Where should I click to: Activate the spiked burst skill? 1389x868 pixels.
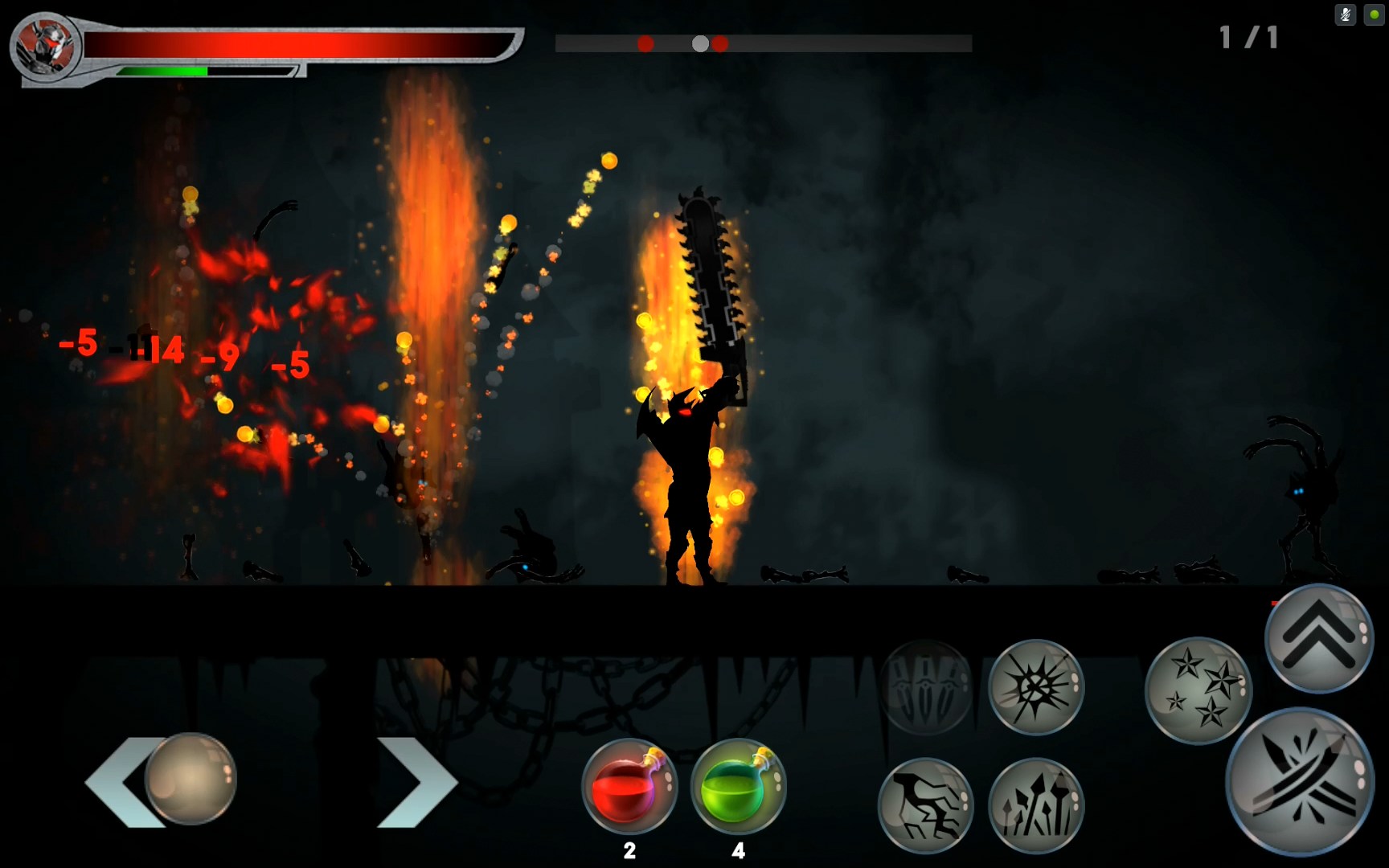coord(1036,687)
